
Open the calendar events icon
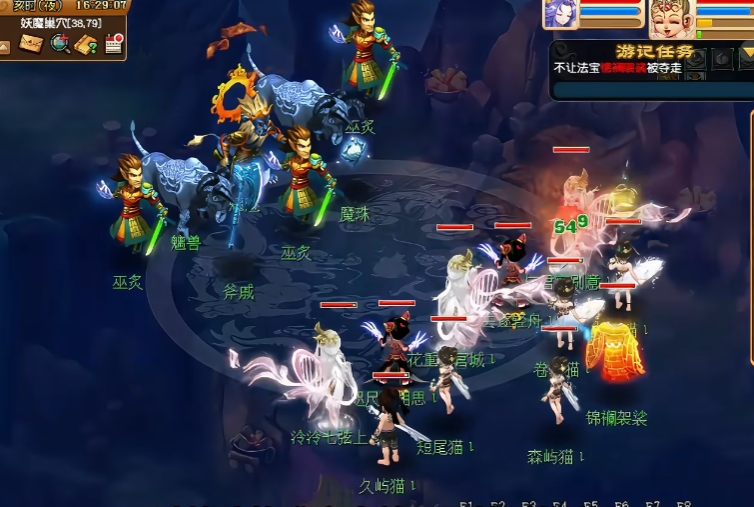(x=113, y=43)
